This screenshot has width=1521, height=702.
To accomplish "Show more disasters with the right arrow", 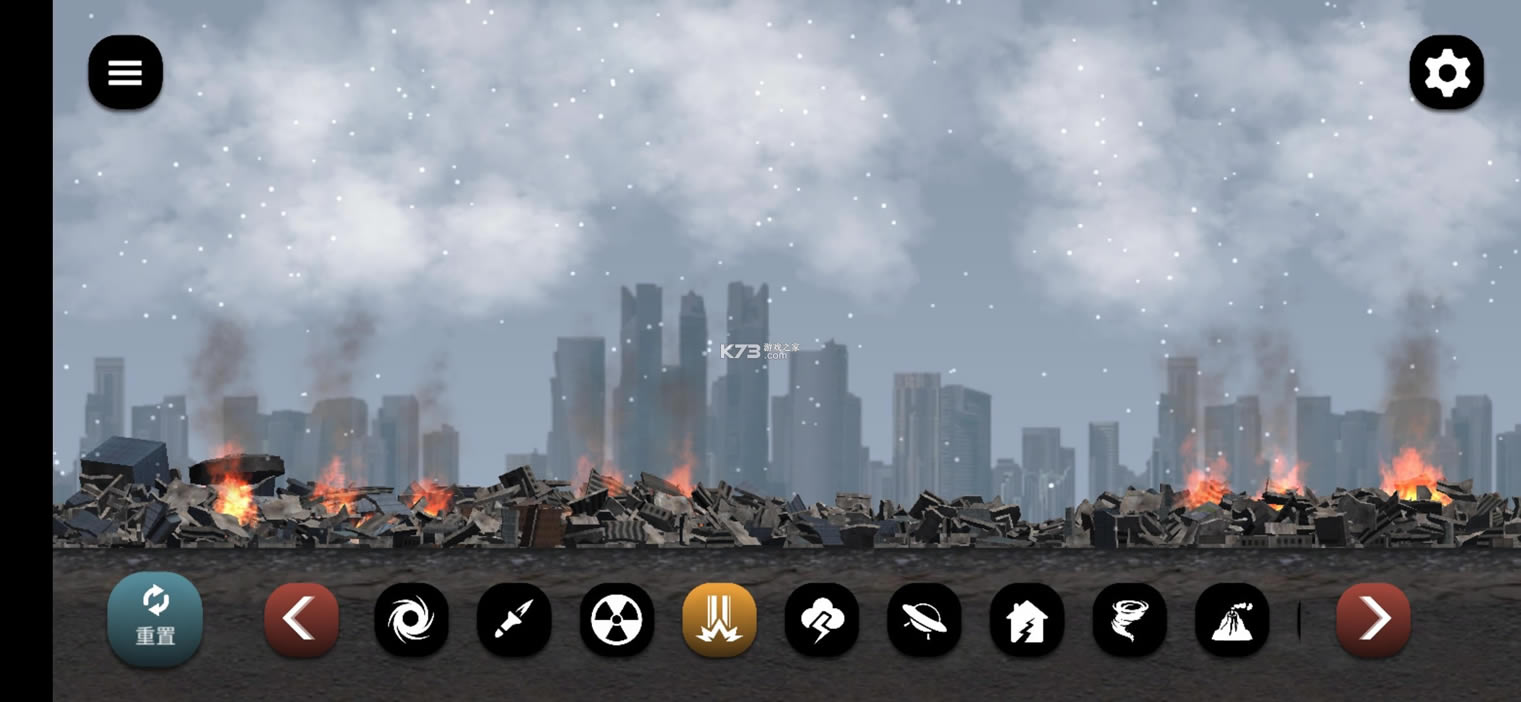I will click(x=1373, y=620).
